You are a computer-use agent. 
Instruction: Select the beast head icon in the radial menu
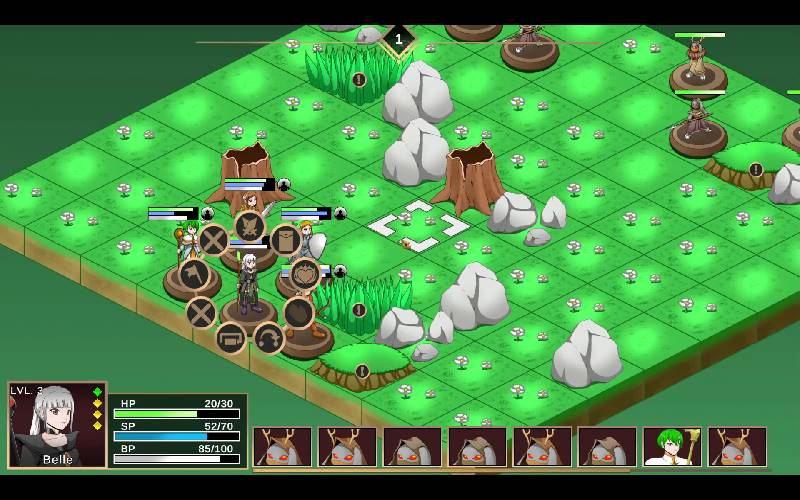(x=249, y=226)
